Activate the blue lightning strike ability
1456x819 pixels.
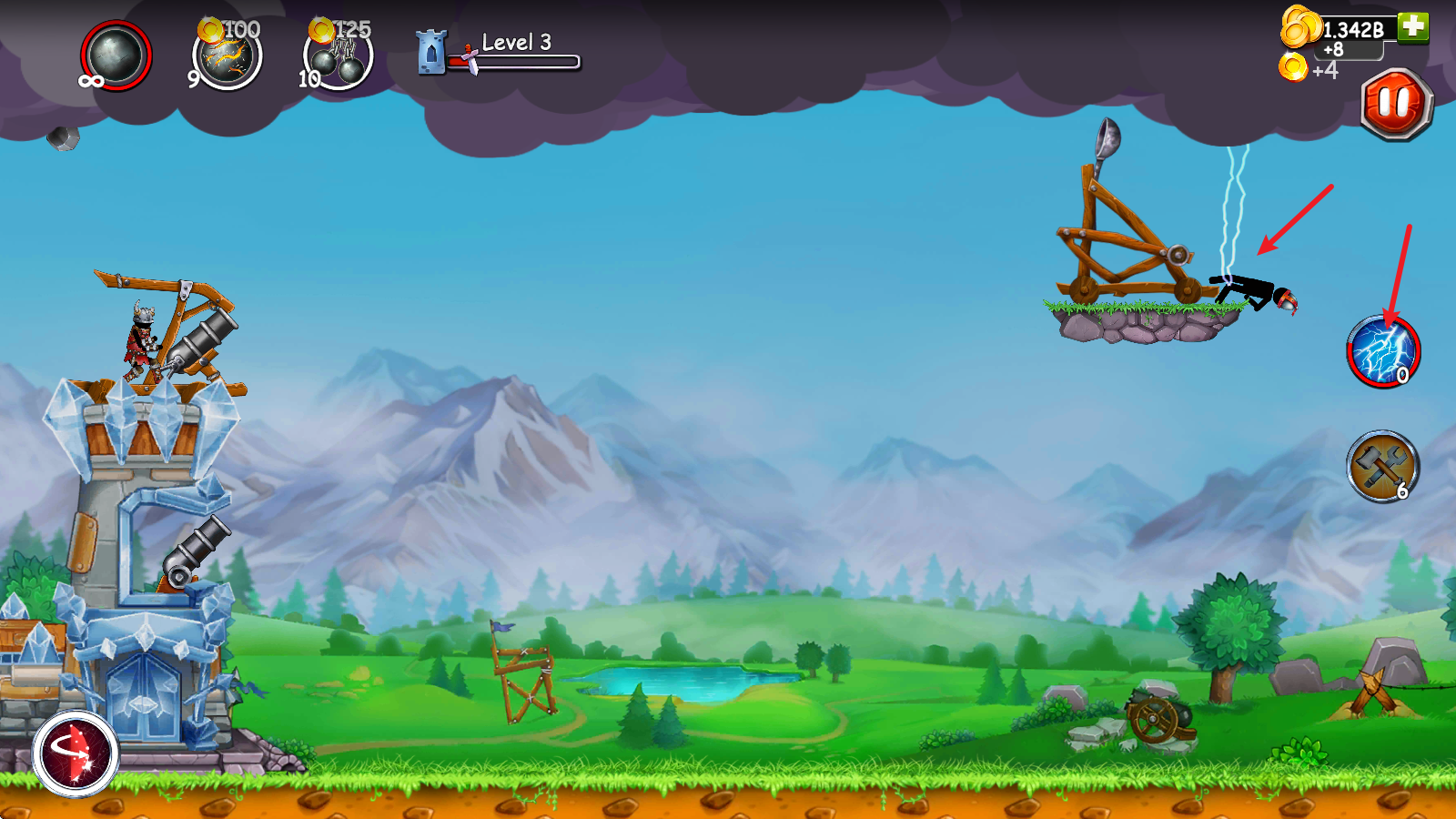pos(1382,351)
